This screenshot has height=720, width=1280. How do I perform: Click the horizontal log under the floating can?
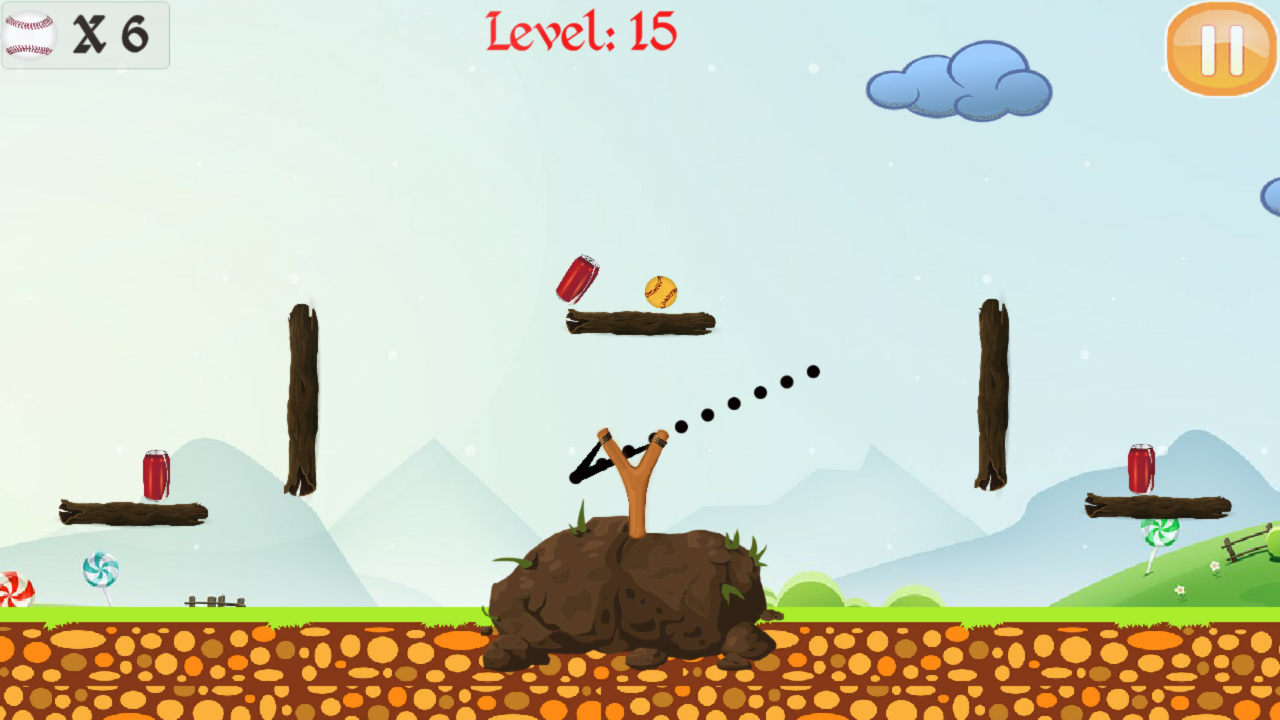coord(640,323)
